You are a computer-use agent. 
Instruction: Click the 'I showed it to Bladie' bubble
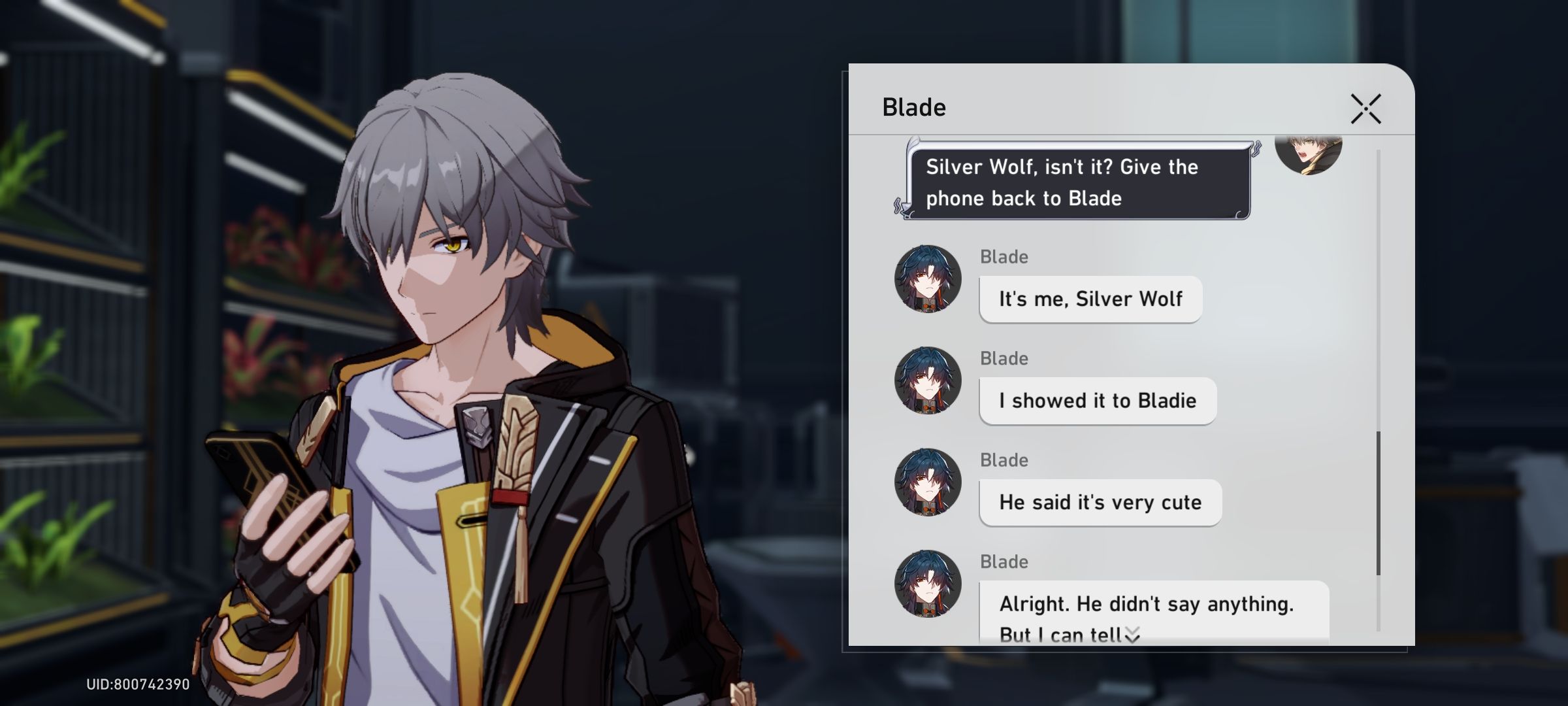point(1098,401)
